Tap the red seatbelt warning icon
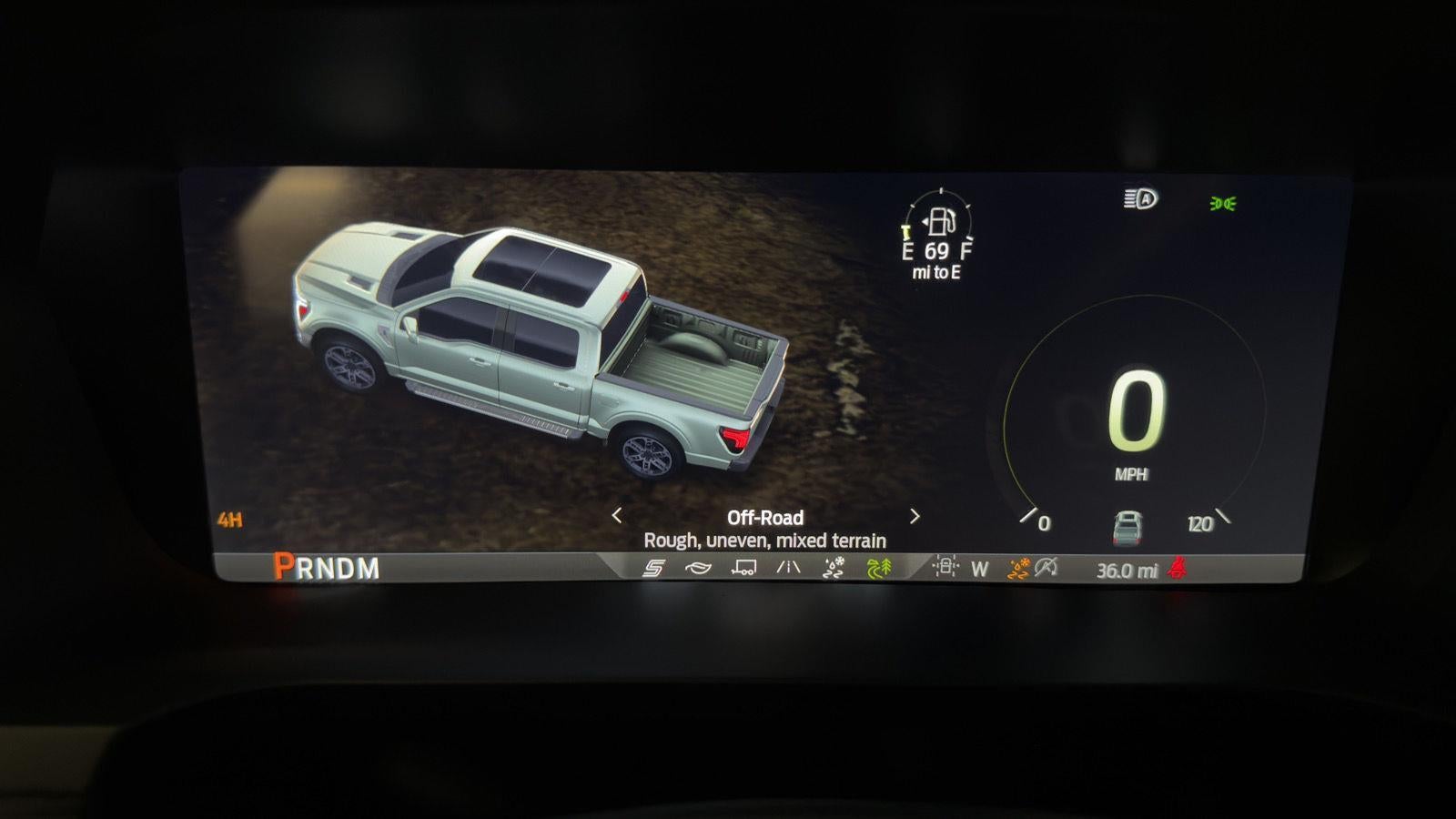The height and width of the screenshot is (819, 1456). [1178, 568]
